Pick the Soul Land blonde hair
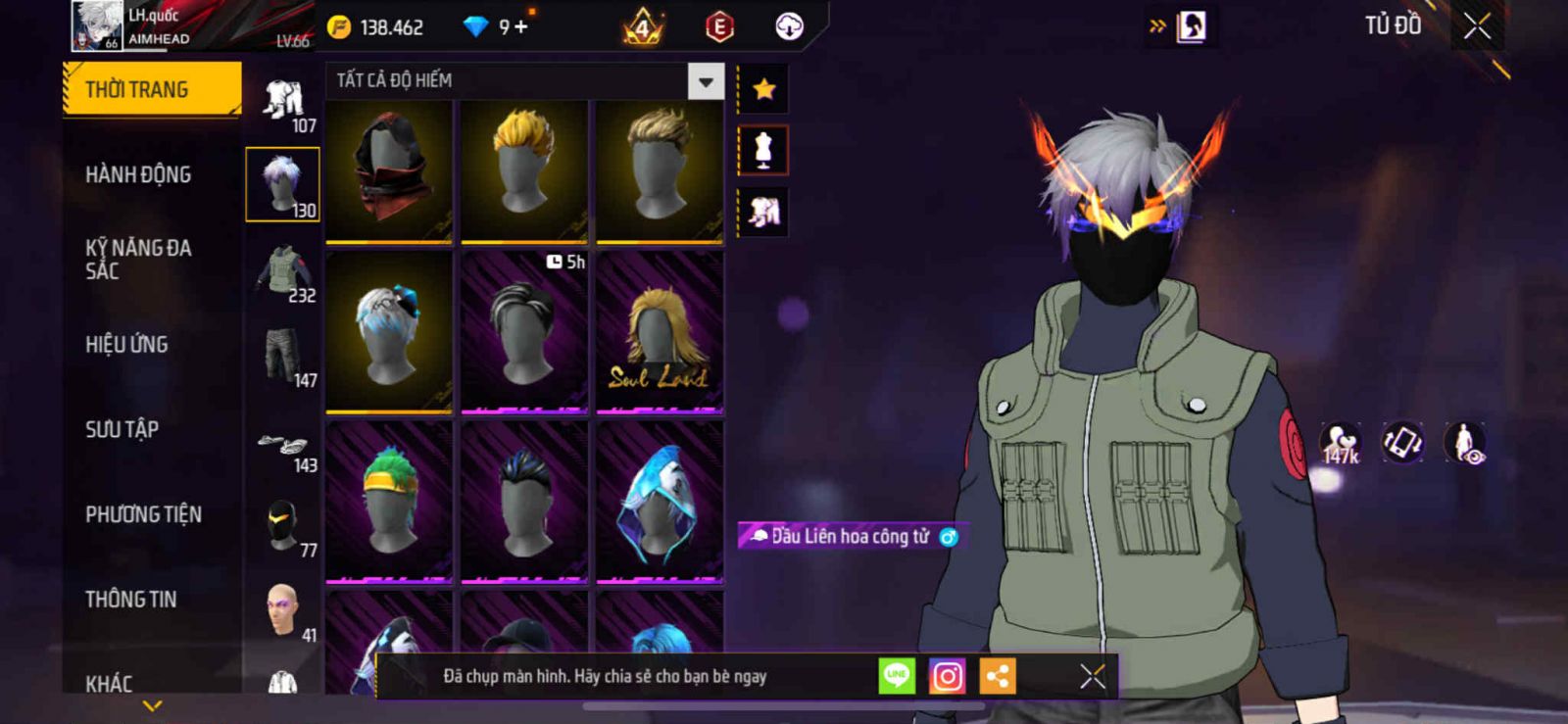 tap(660, 333)
